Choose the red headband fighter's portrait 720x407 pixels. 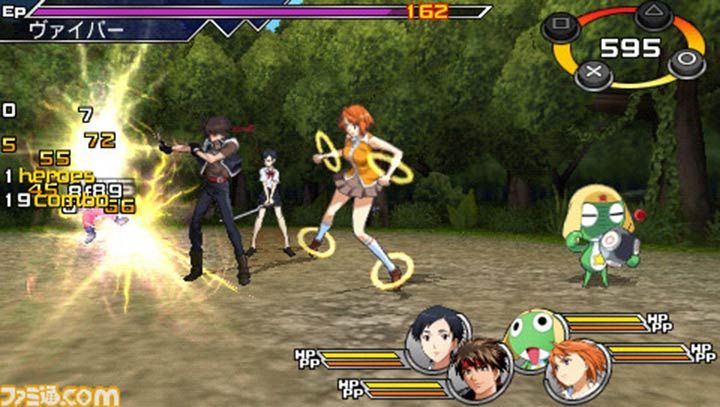tap(480, 369)
